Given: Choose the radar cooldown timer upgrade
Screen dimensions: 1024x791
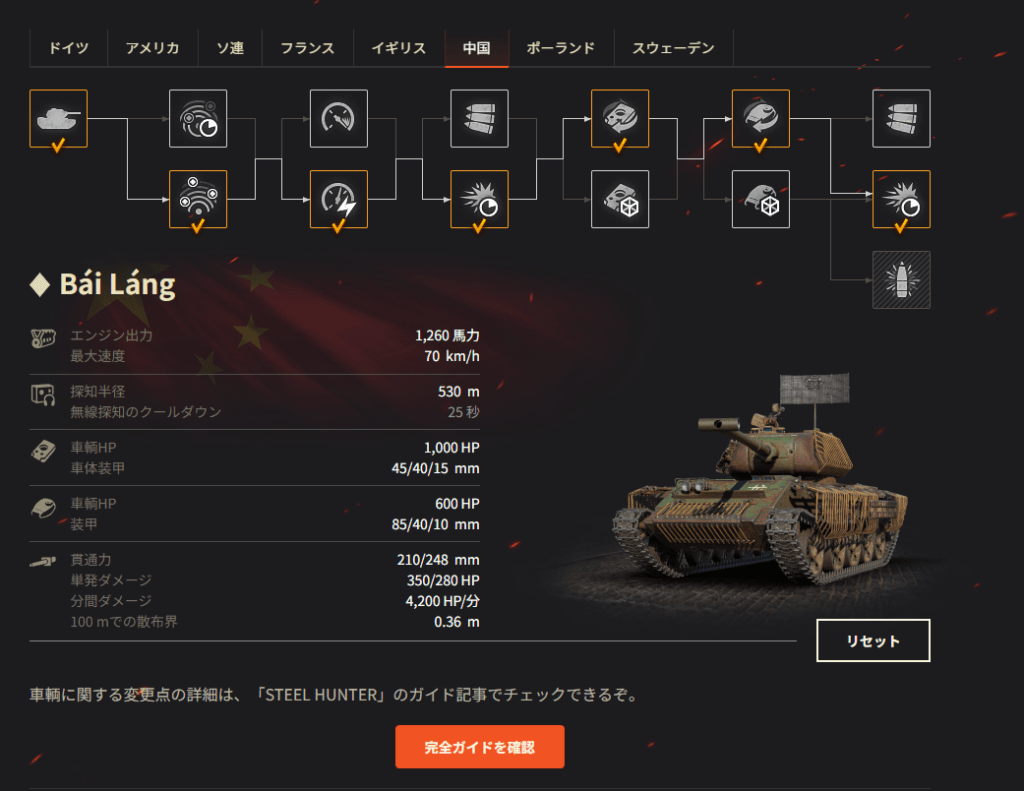Looking at the screenshot, I should [x=198, y=119].
